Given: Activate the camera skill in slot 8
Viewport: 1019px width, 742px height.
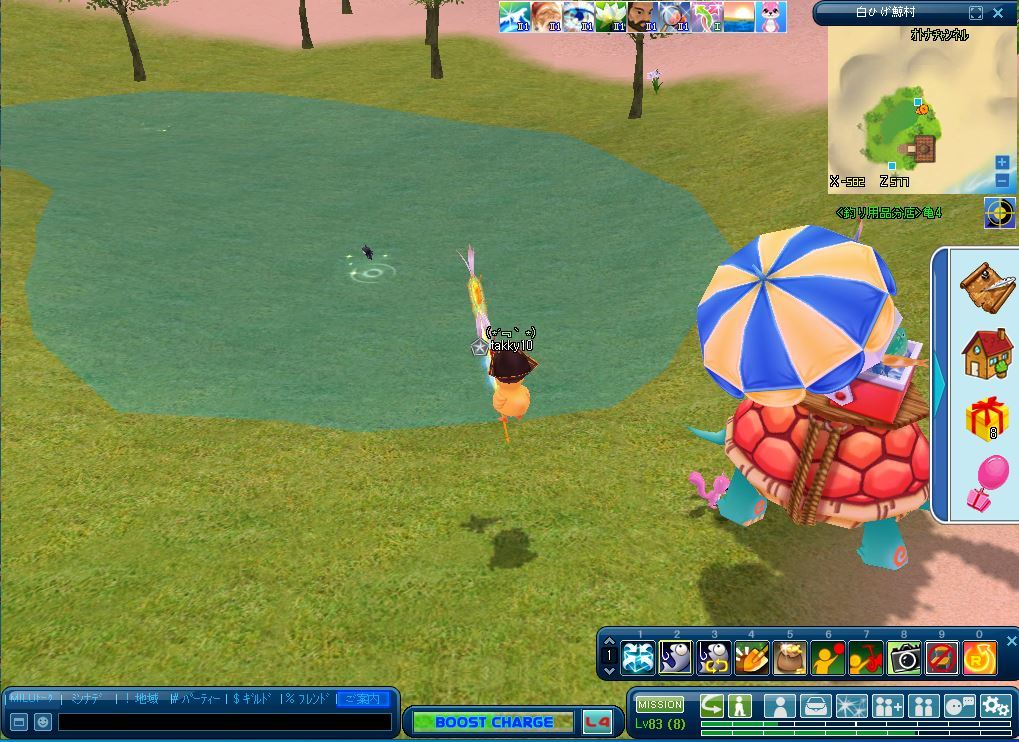Looking at the screenshot, I should (904, 657).
